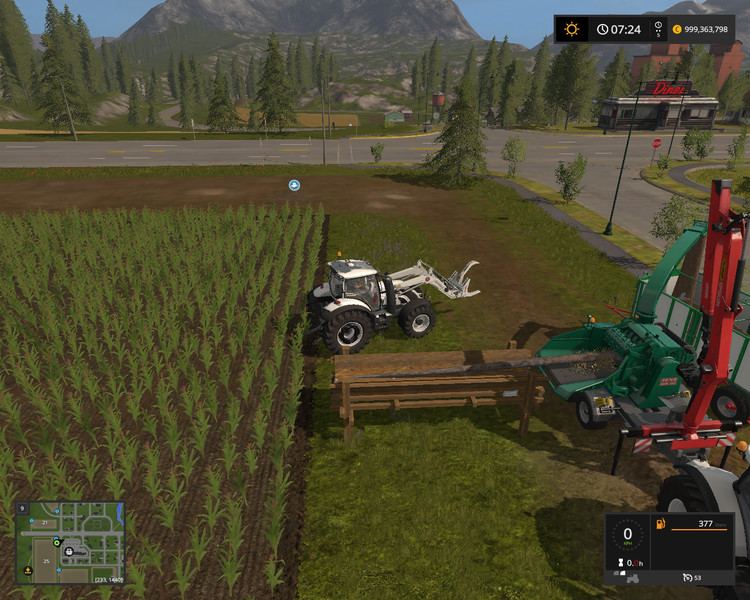Select field 21 on the minimap

45,523
